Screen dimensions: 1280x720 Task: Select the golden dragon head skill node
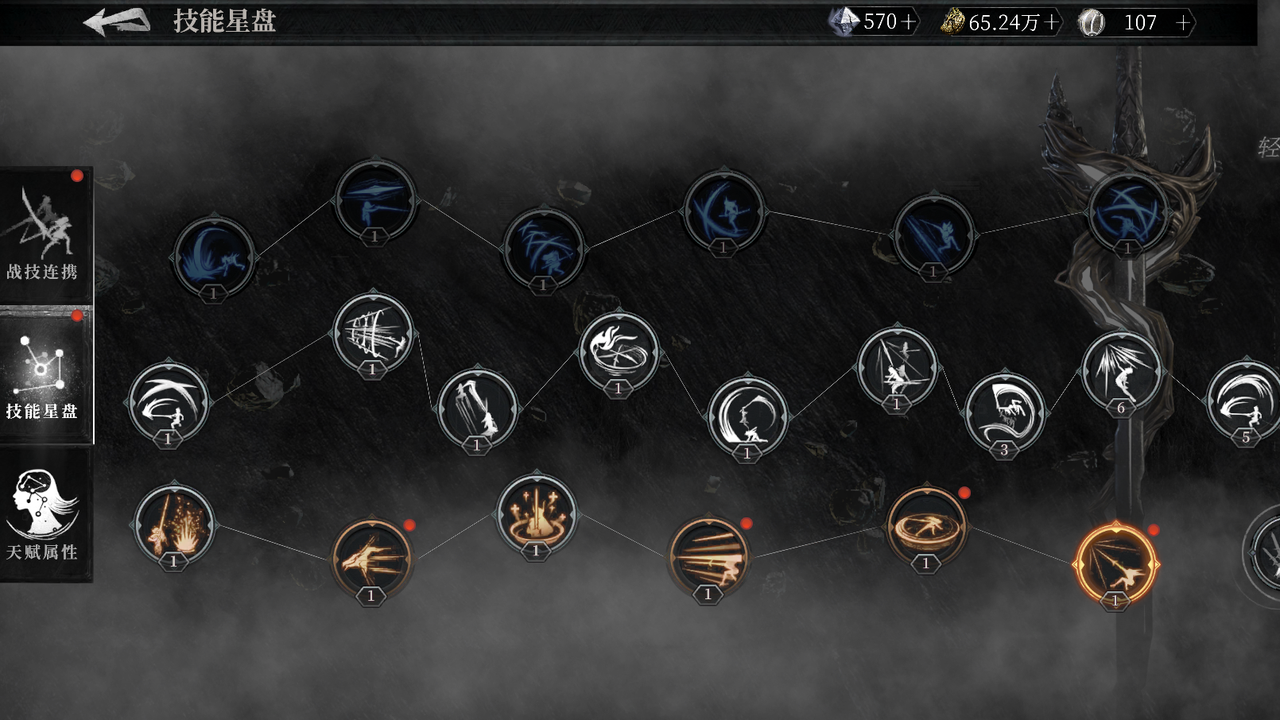(371, 557)
